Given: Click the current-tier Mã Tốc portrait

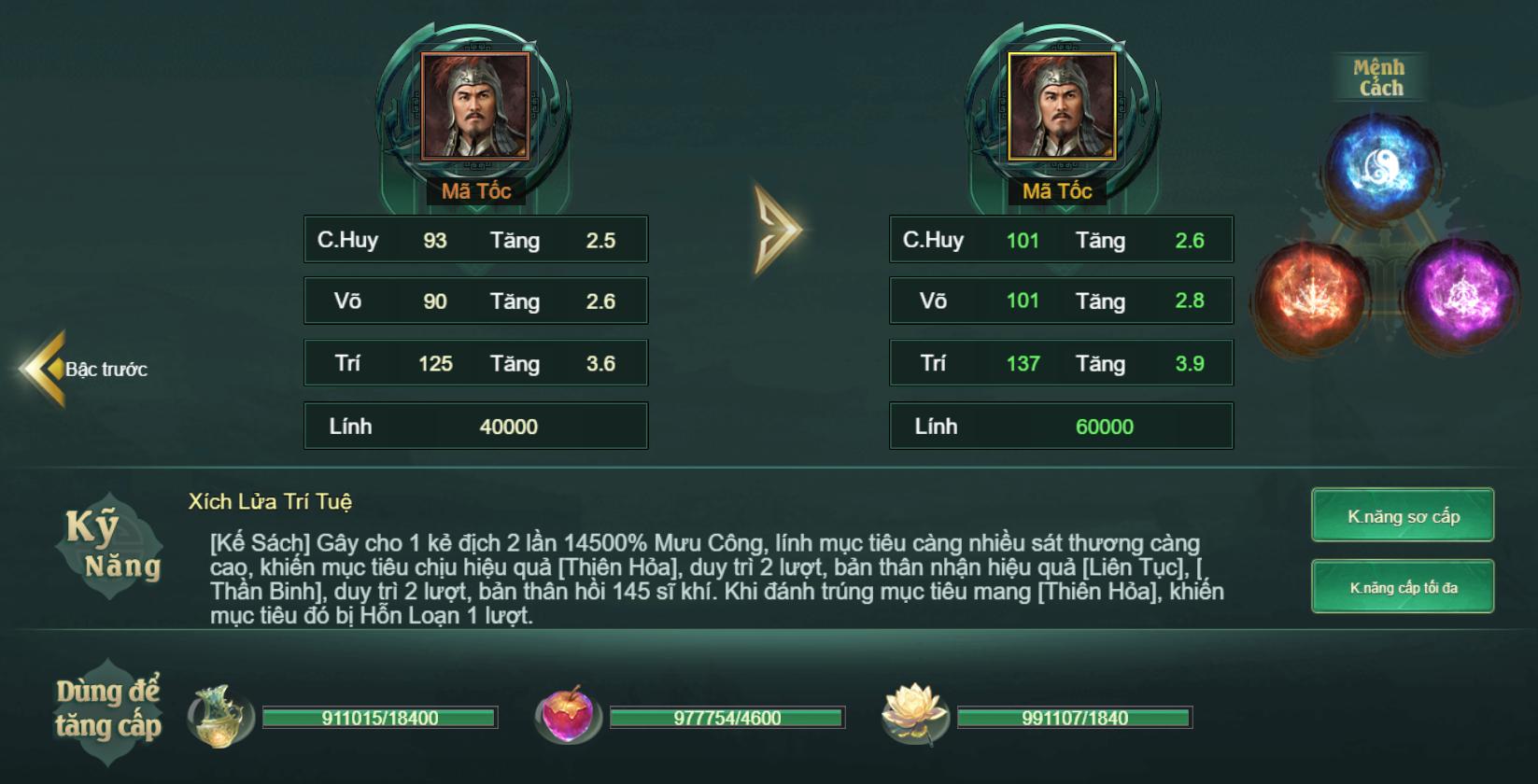Looking at the screenshot, I should pyautogui.click(x=475, y=107).
